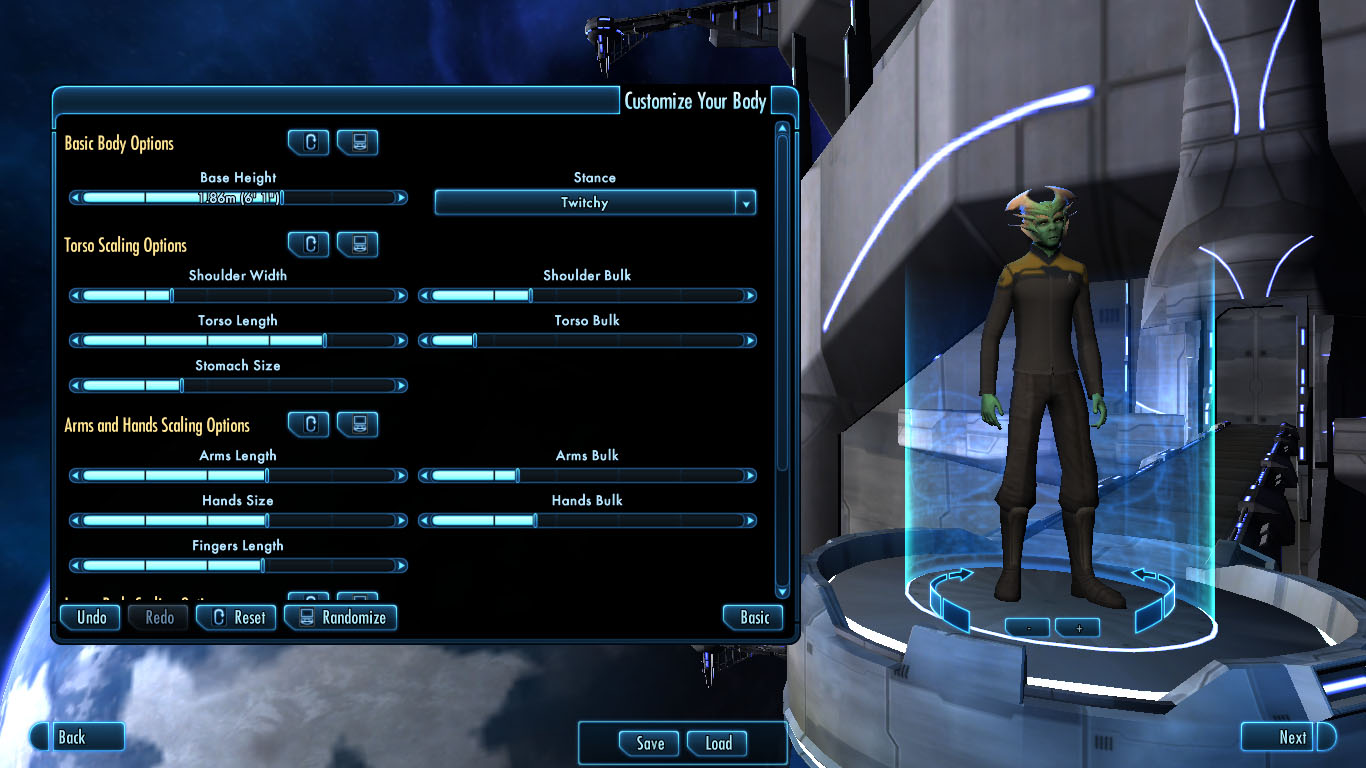The height and width of the screenshot is (768, 1366).
Task: Modify the Stomach Size slider
Action: pos(238,386)
